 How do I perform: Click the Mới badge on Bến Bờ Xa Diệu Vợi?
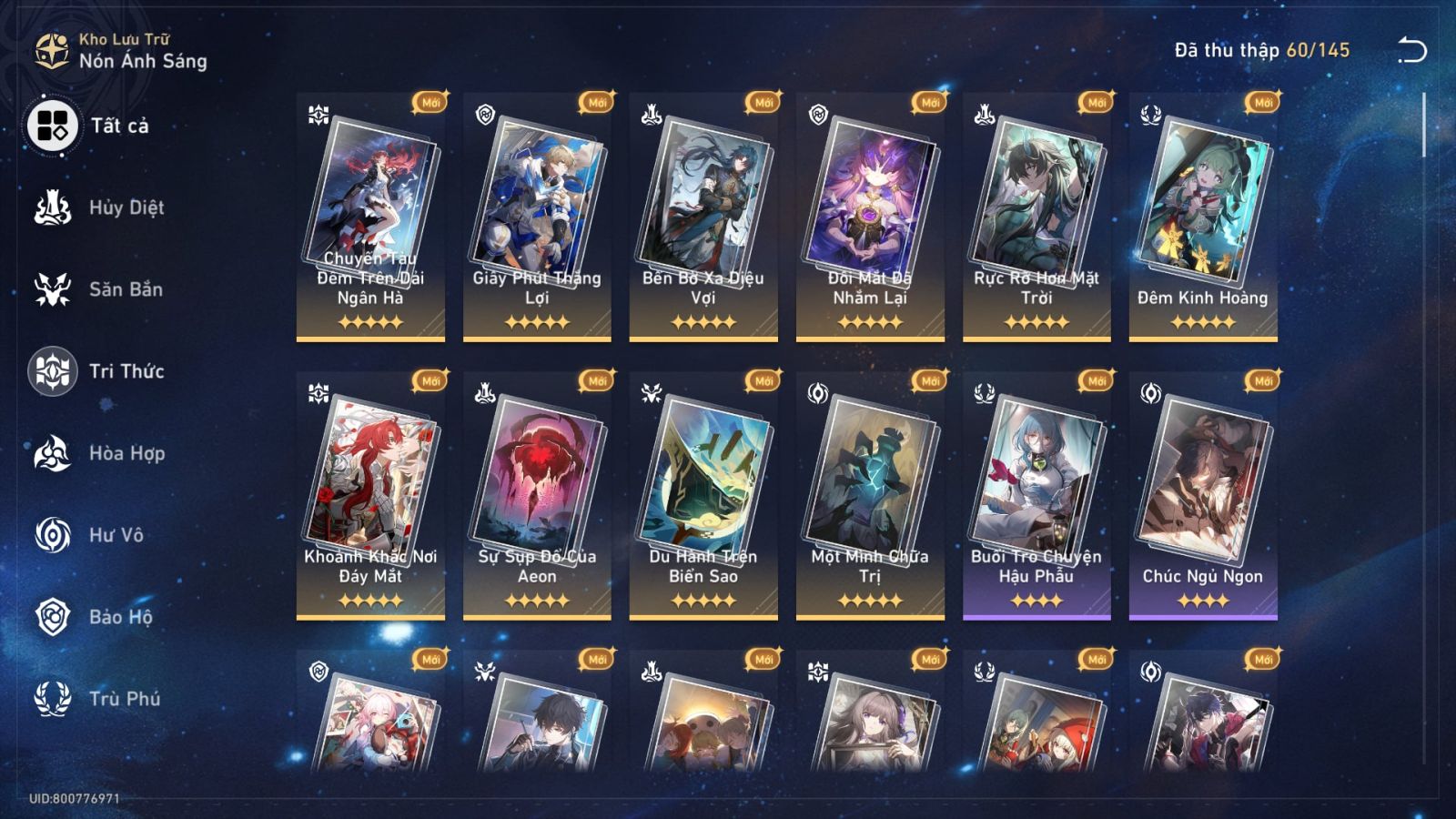coord(762,103)
